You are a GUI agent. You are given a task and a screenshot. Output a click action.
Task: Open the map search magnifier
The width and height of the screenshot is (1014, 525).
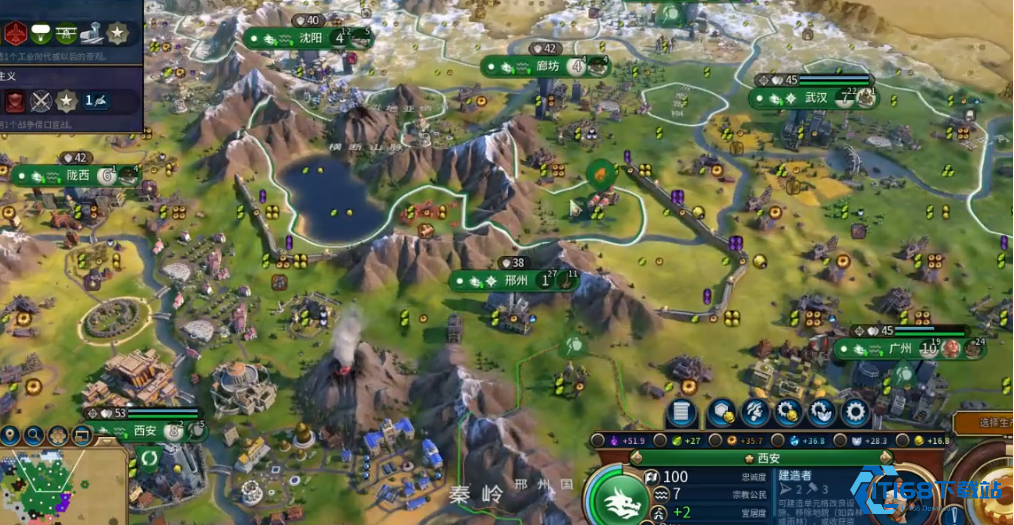click(35, 436)
